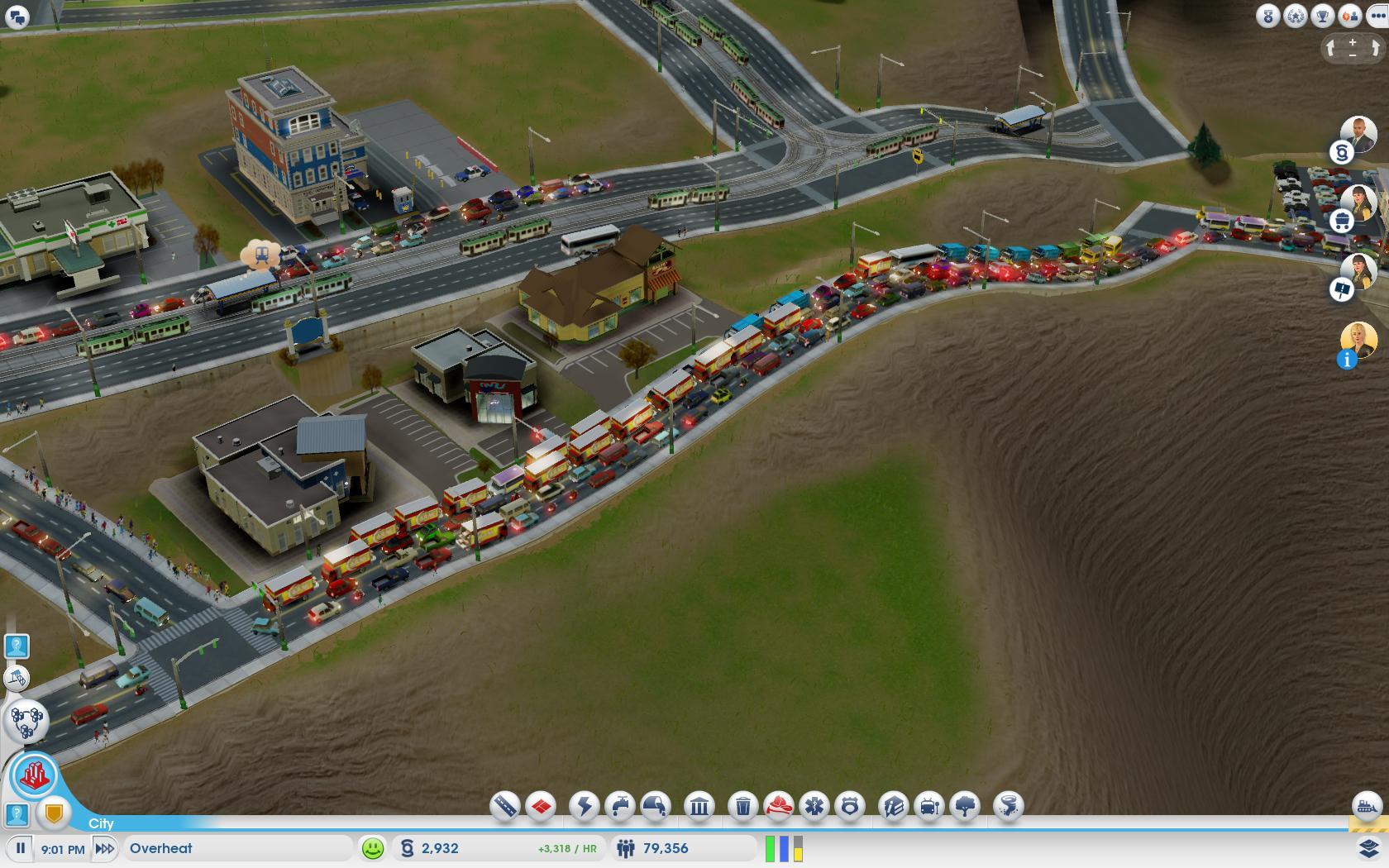Image resolution: width=1389 pixels, height=868 pixels.
Task: Open the Roads build menu
Action: 504,805
